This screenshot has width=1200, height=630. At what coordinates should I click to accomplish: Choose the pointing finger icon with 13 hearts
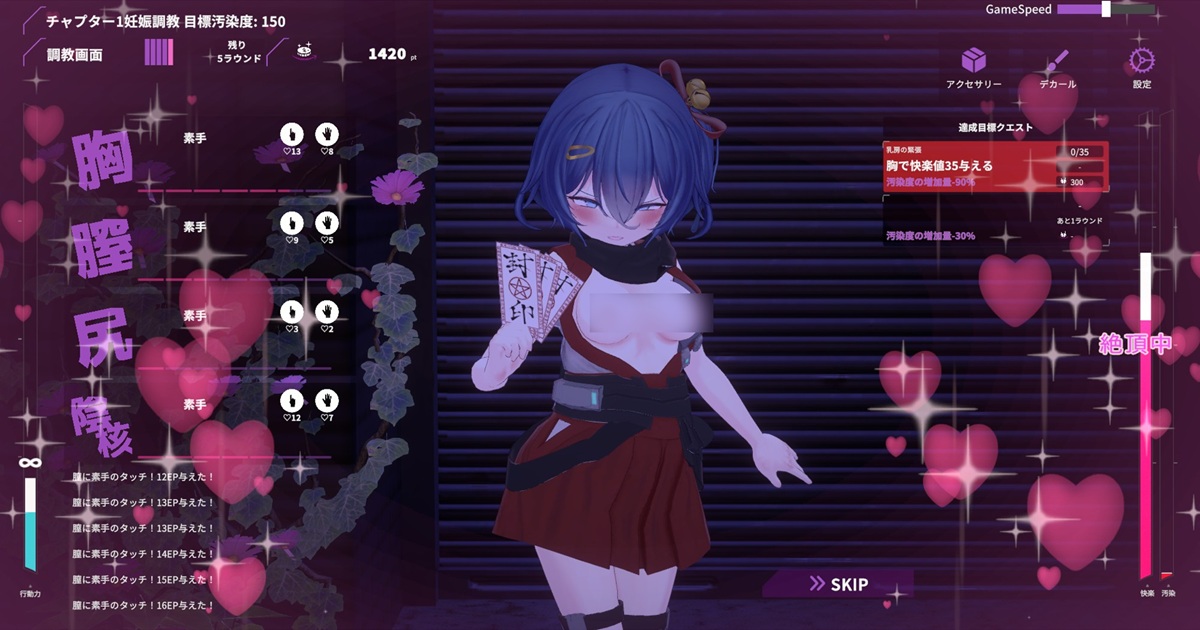pos(291,134)
